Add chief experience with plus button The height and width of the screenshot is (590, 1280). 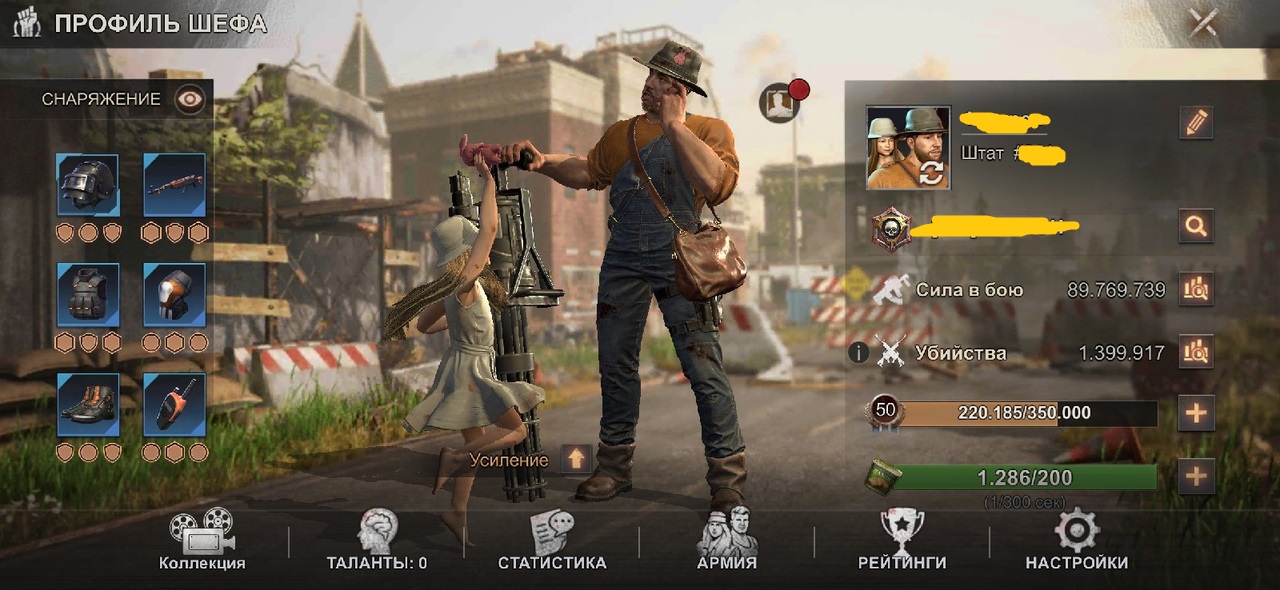(x=1195, y=413)
